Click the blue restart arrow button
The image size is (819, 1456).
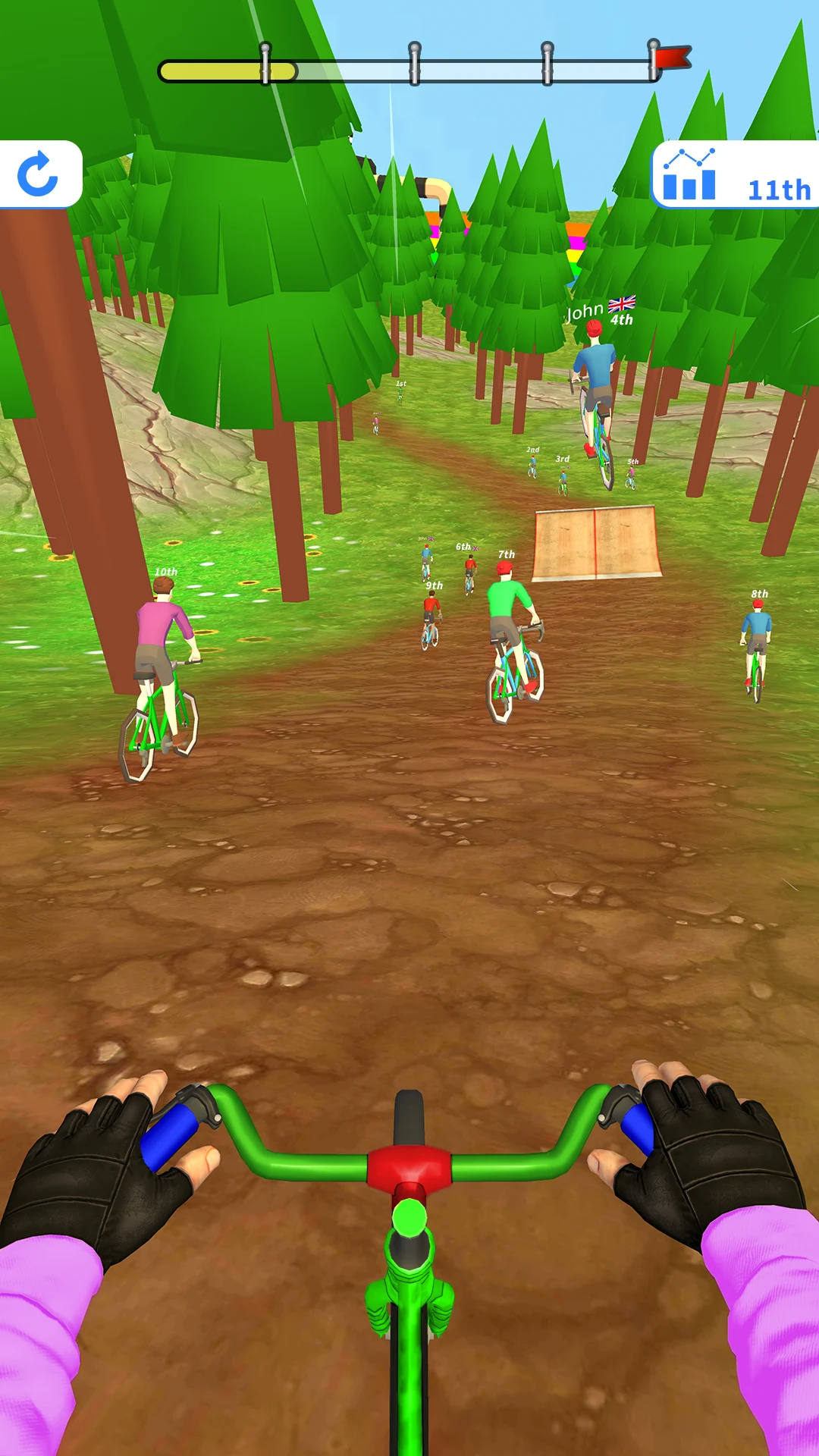coord(38,174)
